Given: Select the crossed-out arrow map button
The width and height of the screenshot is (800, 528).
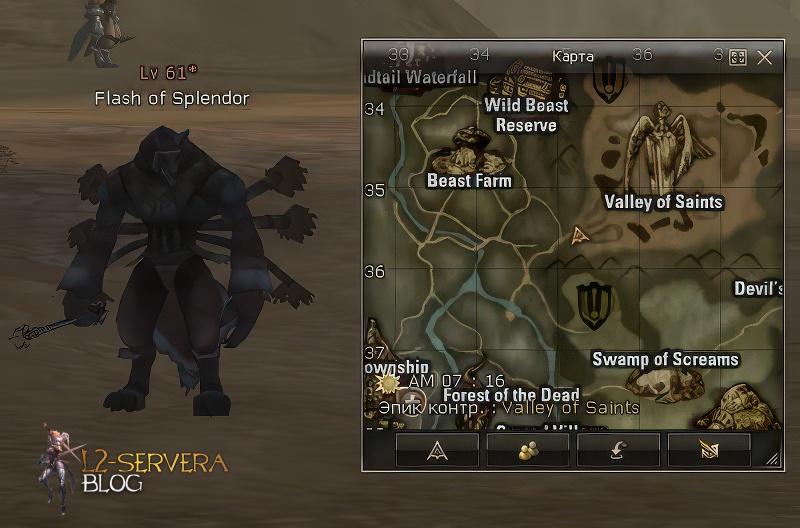Looking at the screenshot, I should point(708,451).
